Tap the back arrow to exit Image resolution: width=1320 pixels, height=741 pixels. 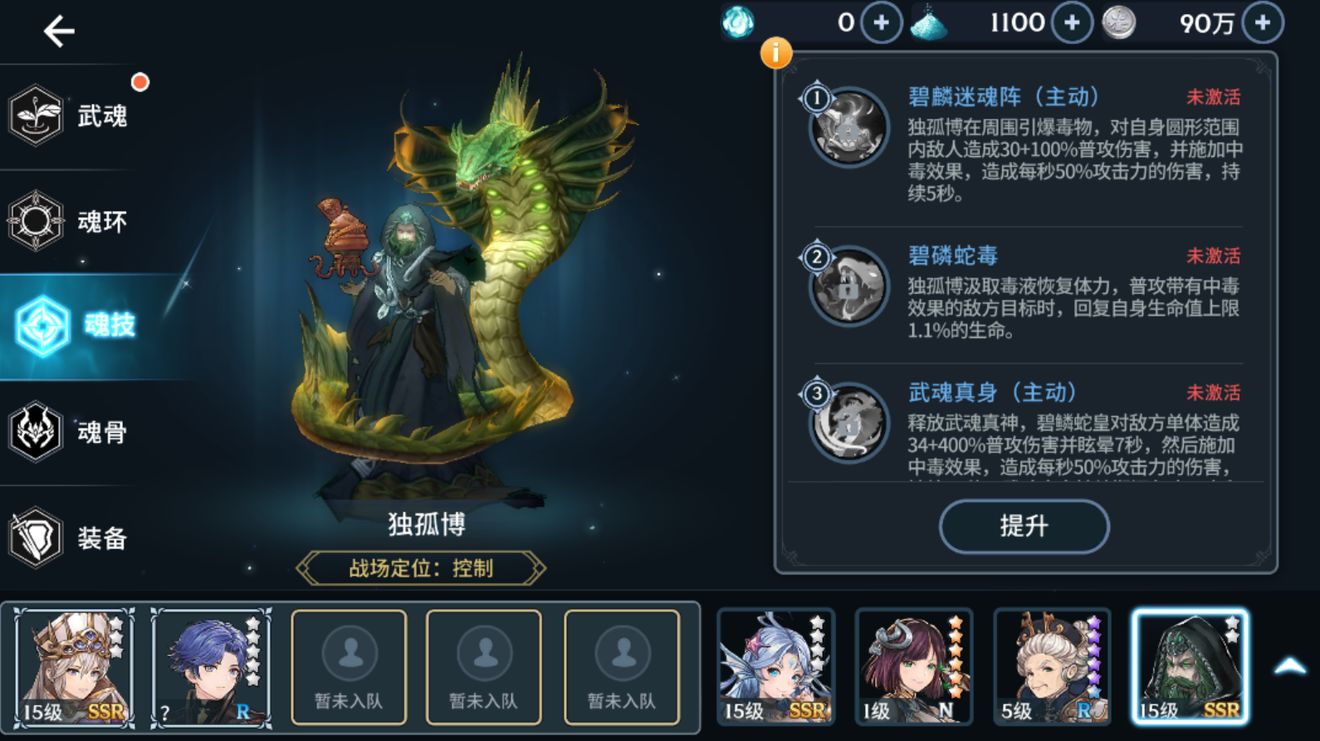tap(57, 31)
